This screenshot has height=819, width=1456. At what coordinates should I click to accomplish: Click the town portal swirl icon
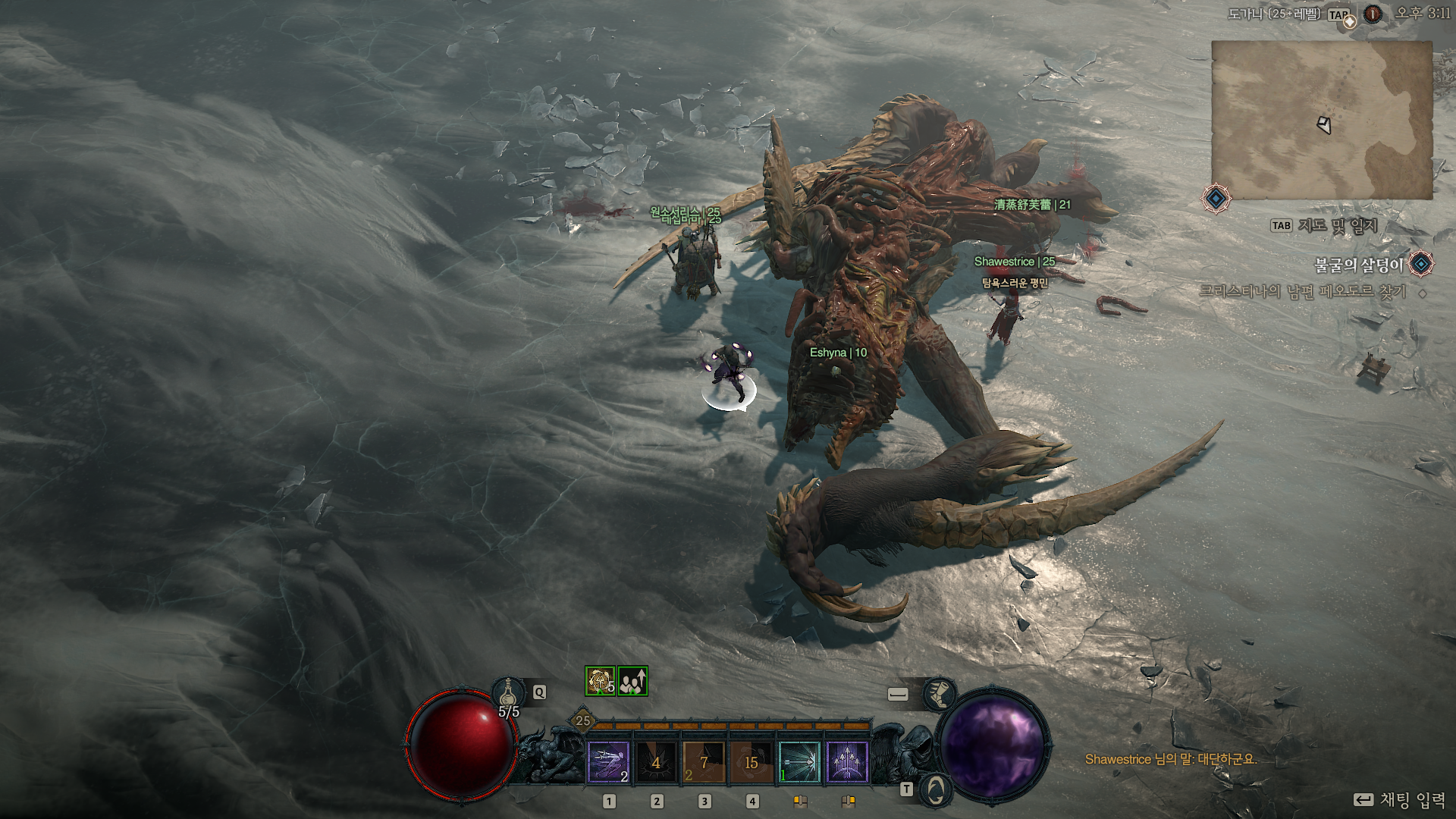pyautogui.click(x=937, y=789)
